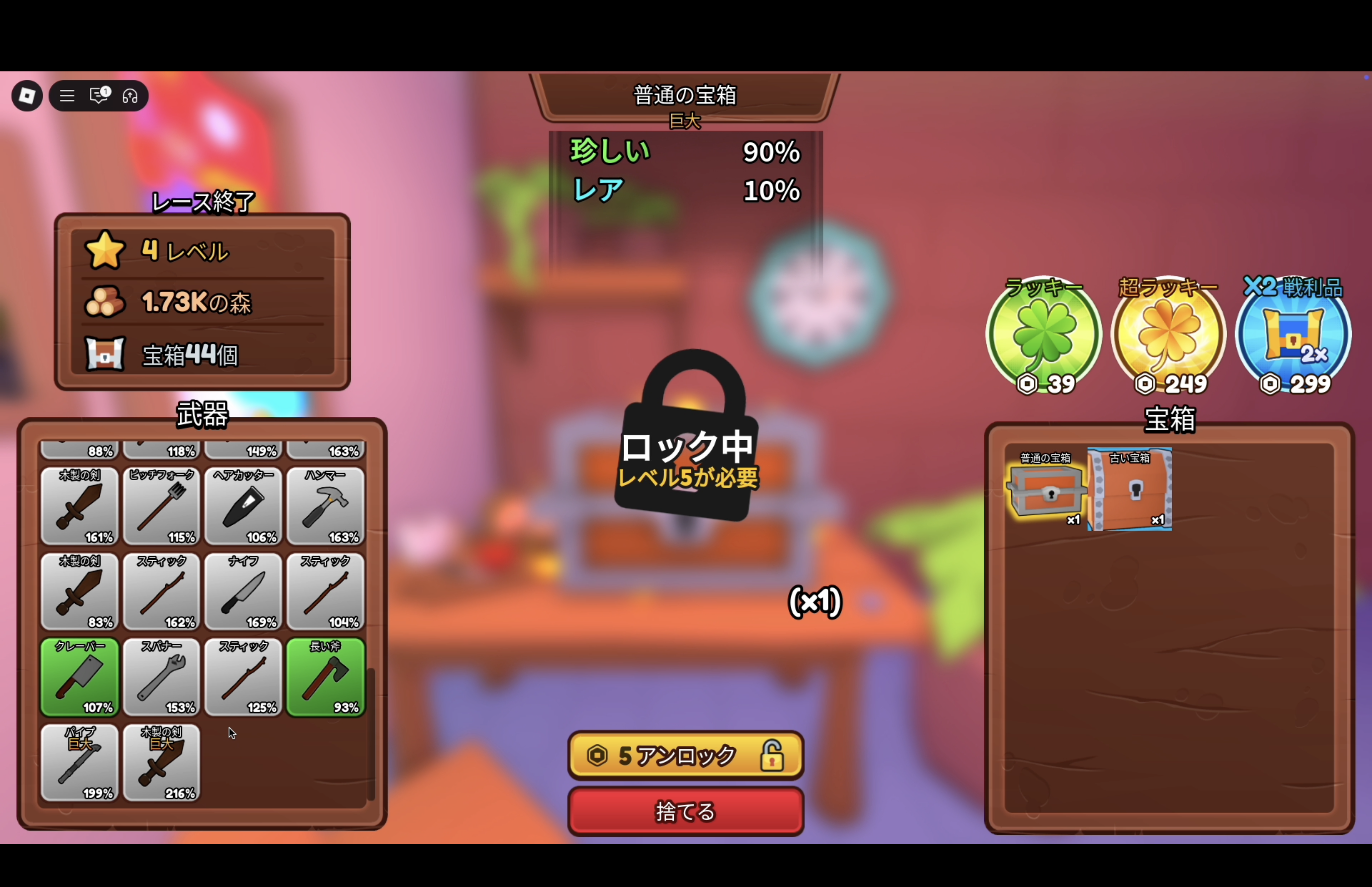Image resolution: width=1372 pixels, height=887 pixels.
Task: Select the giant pipe weapon at 199%
Action: [79, 763]
